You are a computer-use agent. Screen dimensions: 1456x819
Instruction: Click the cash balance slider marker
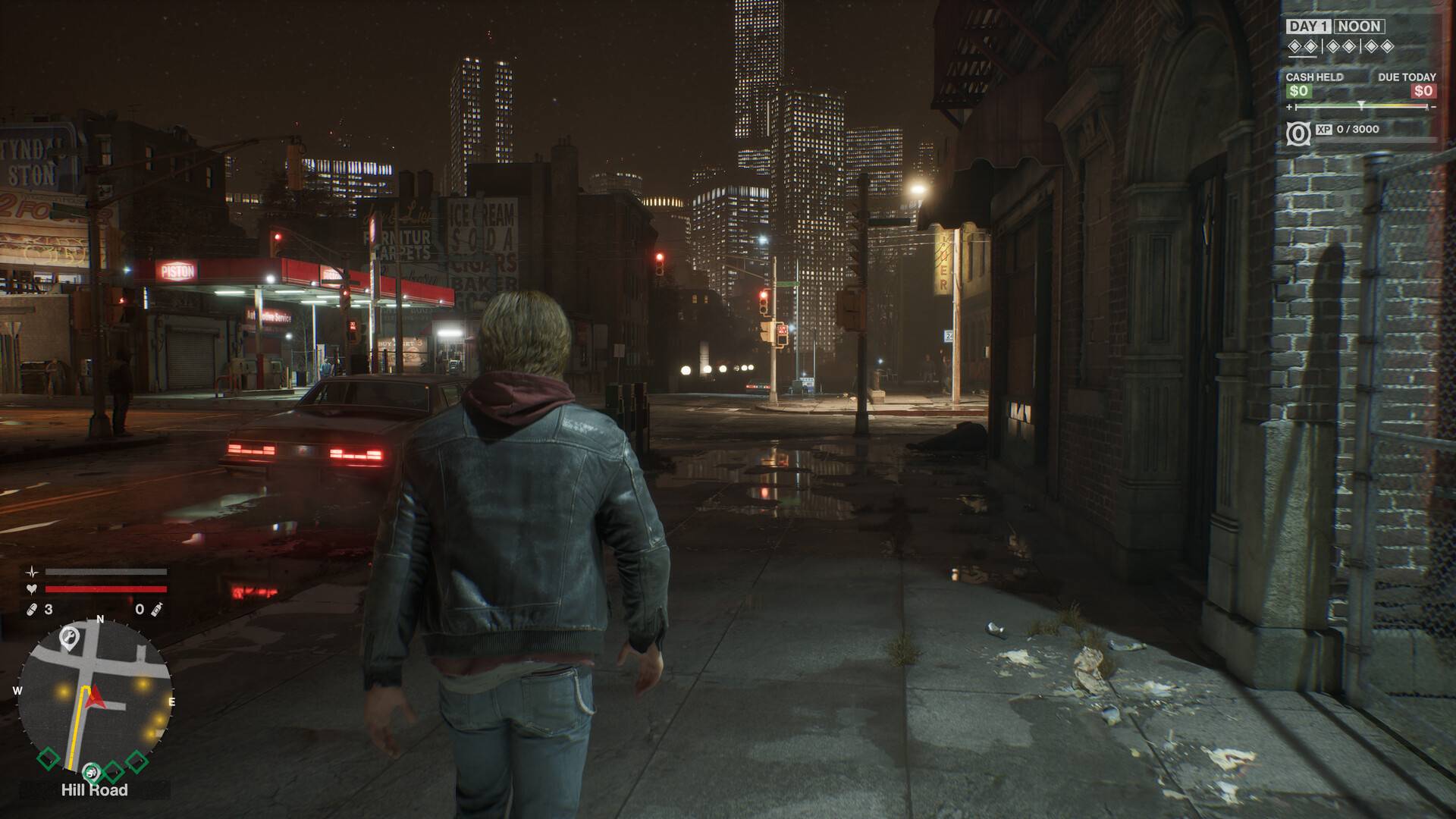1361,105
